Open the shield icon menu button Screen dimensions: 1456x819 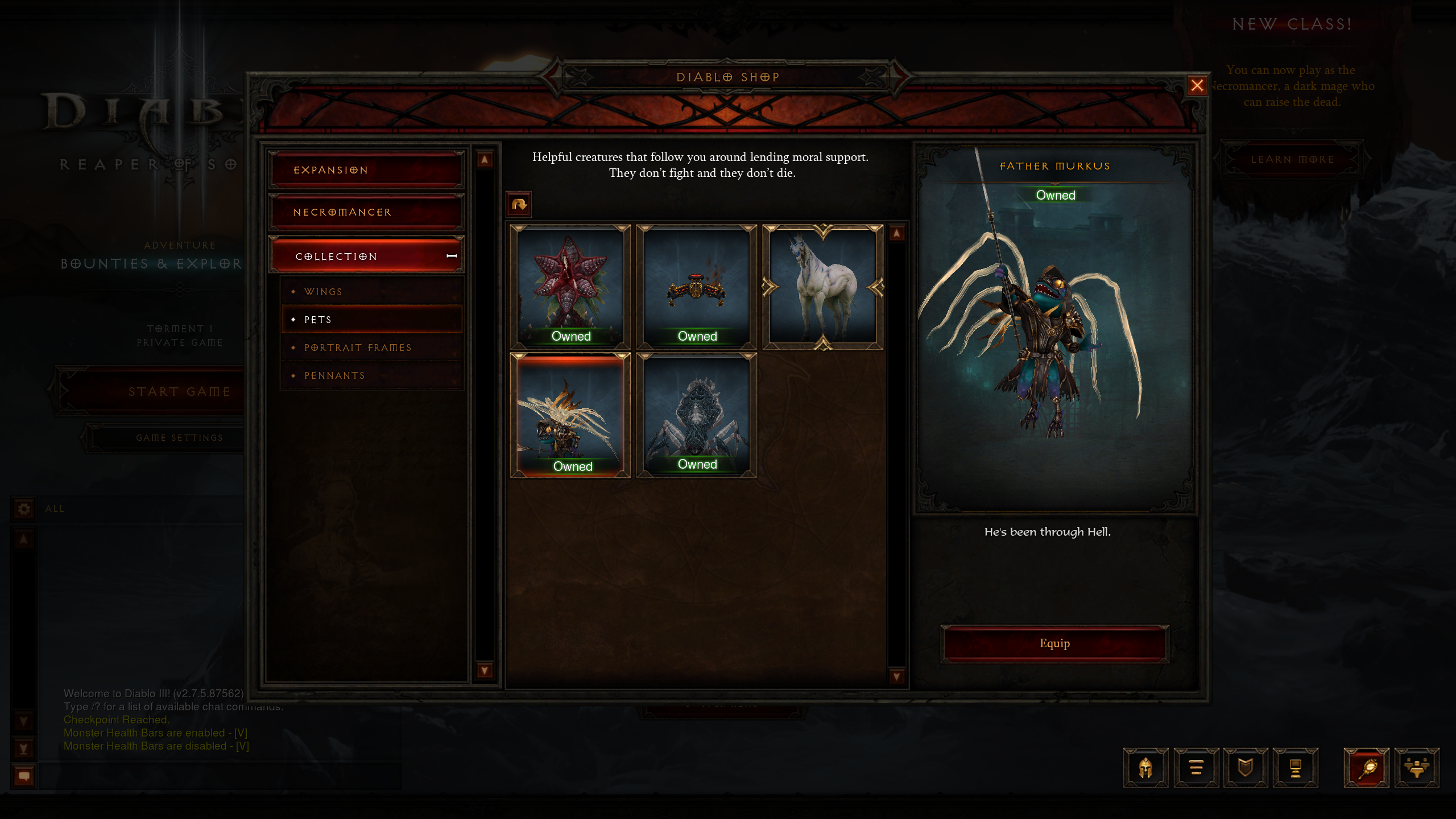point(1246,768)
